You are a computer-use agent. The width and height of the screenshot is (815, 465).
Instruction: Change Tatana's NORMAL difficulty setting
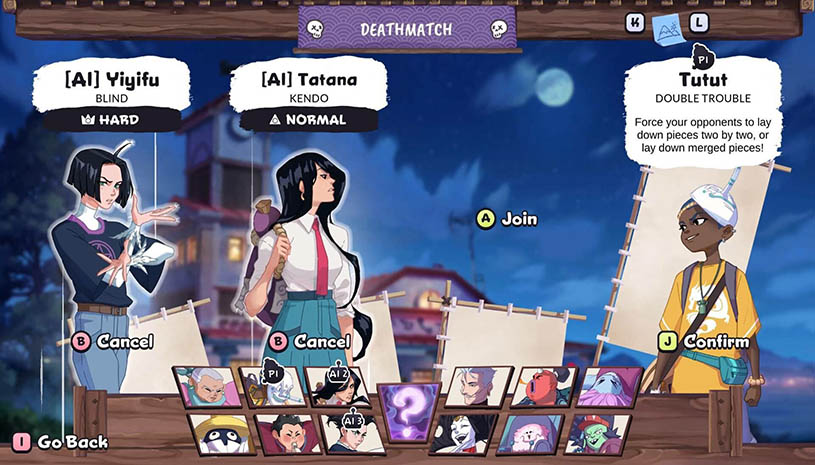point(307,120)
